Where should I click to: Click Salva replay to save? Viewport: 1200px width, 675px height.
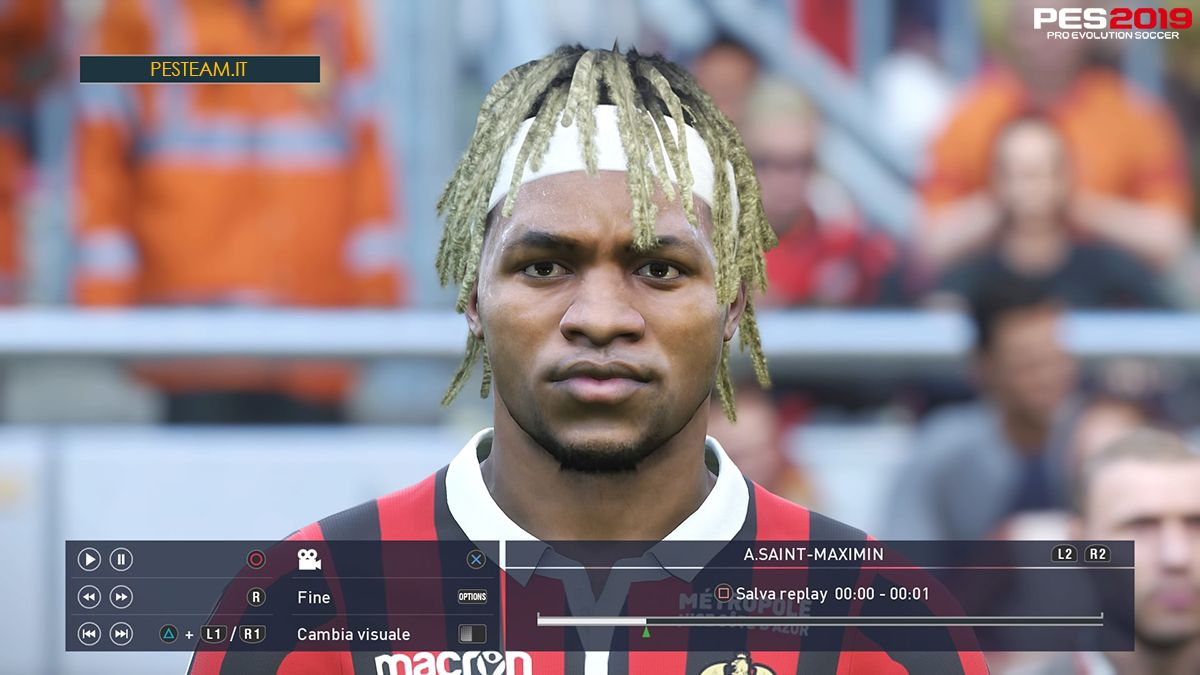781,594
